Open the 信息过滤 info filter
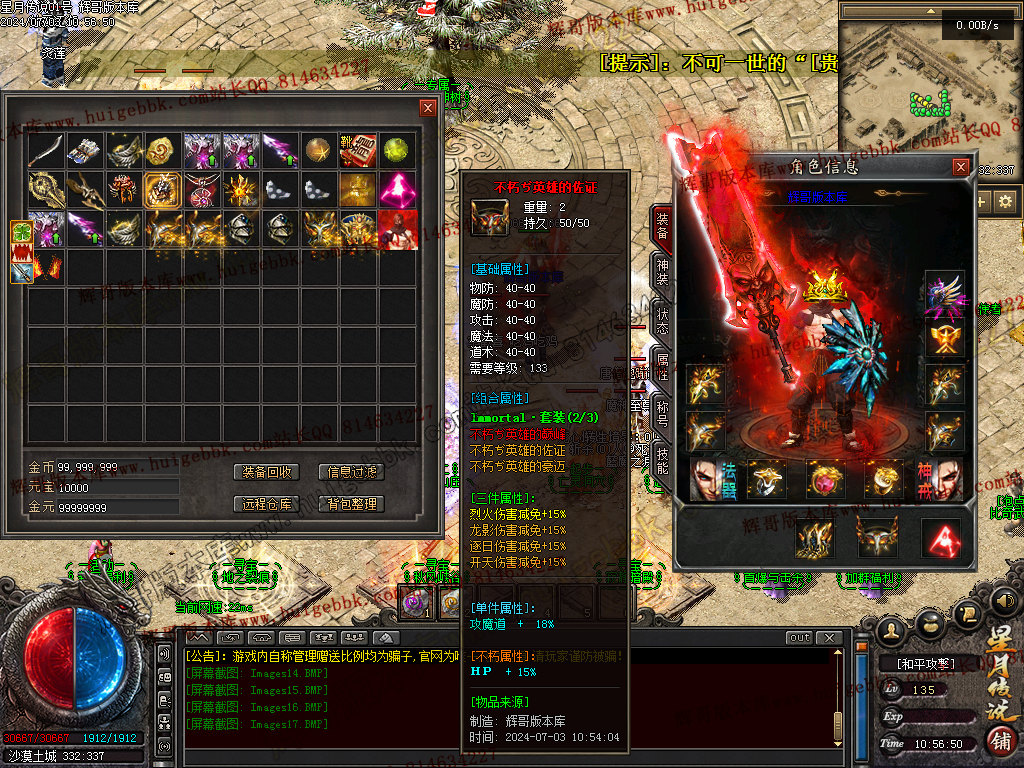 352,472
